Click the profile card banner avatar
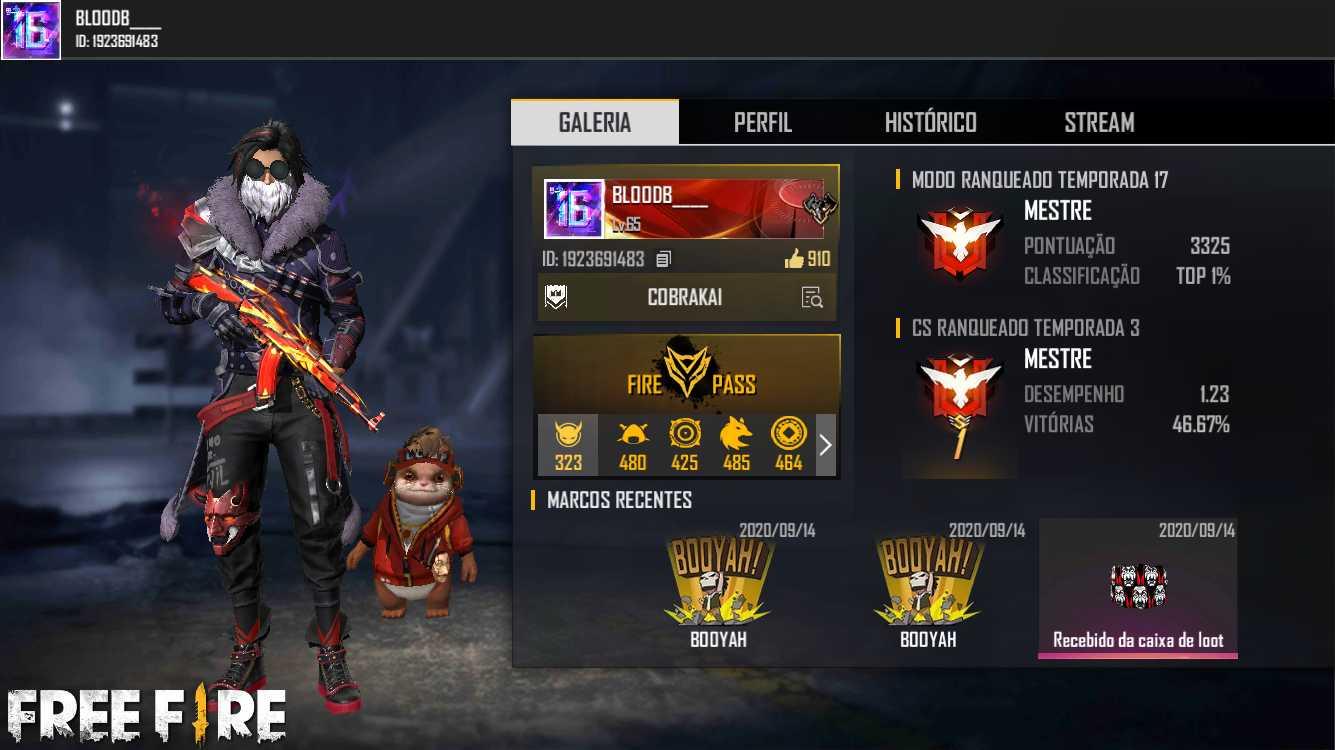The width and height of the screenshot is (1335, 750). pos(574,209)
